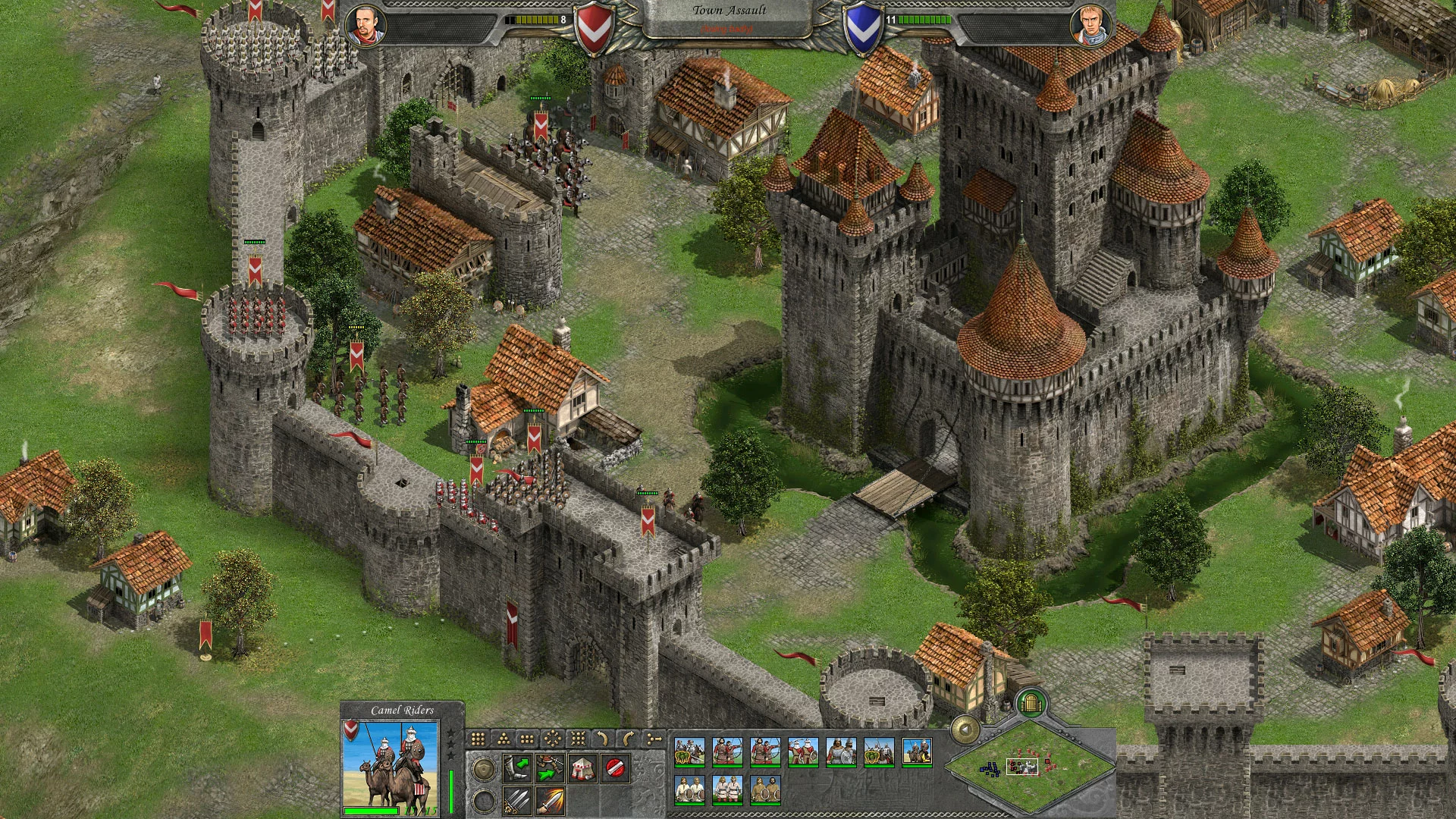Image resolution: width=1456 pixels, height=819 pixels.
Task: Select the swordsmen with scimitars squad card
Action: point(802,752)
